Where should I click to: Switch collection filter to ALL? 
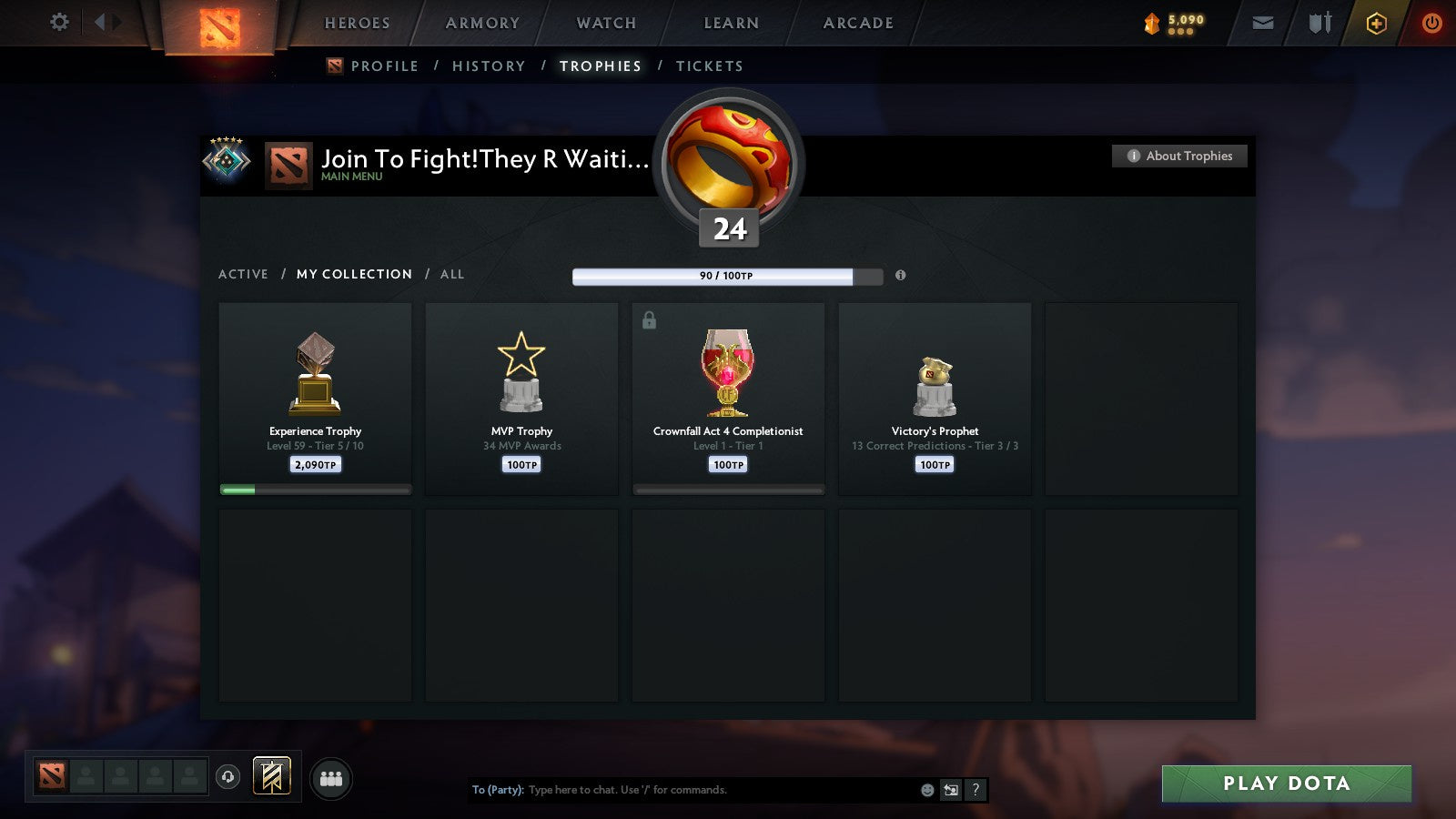(452, 274)
